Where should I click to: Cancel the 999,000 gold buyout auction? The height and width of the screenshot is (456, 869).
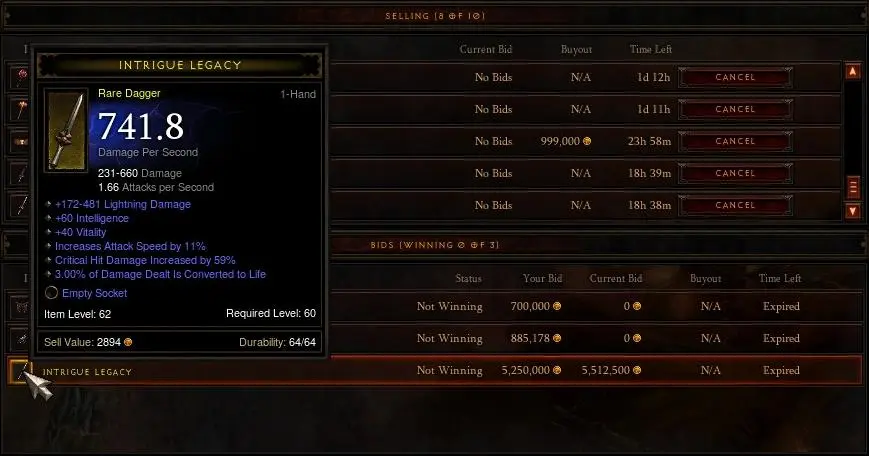(x=735, y=141)
